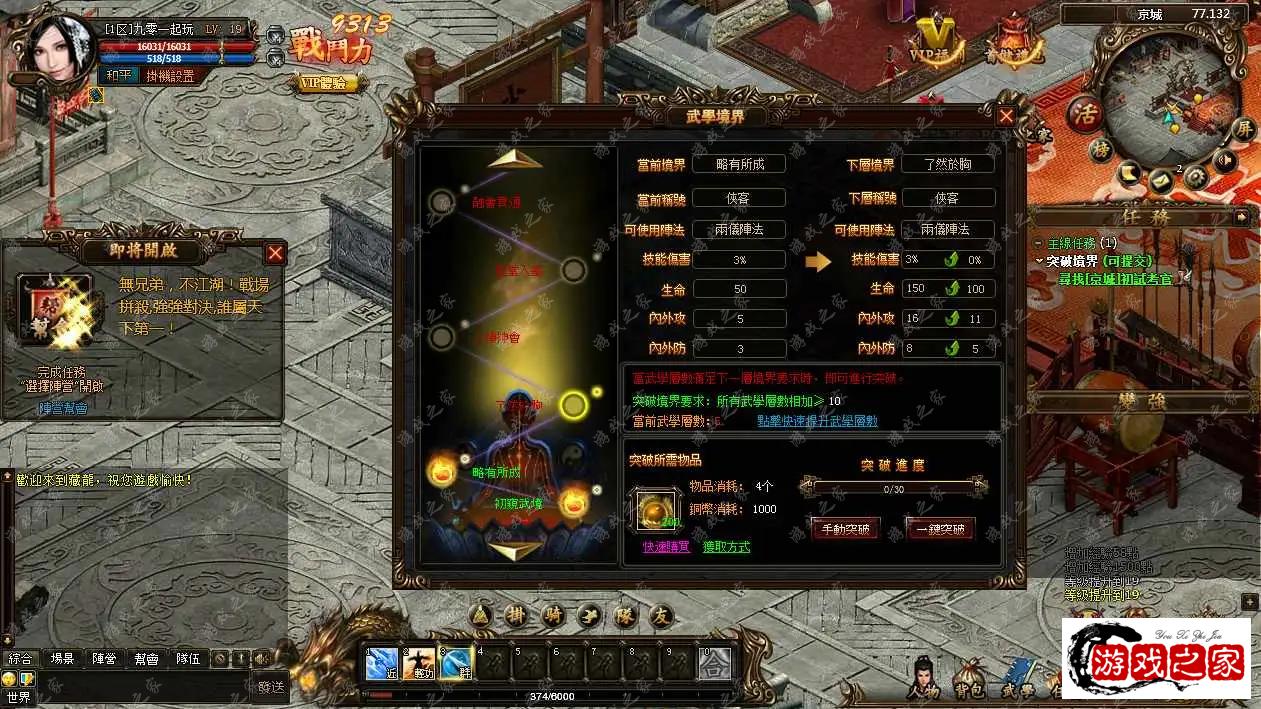This screenshot has height=709, width=1261.
Task: Open the 獲取方式 link
Action: (726, 547)
